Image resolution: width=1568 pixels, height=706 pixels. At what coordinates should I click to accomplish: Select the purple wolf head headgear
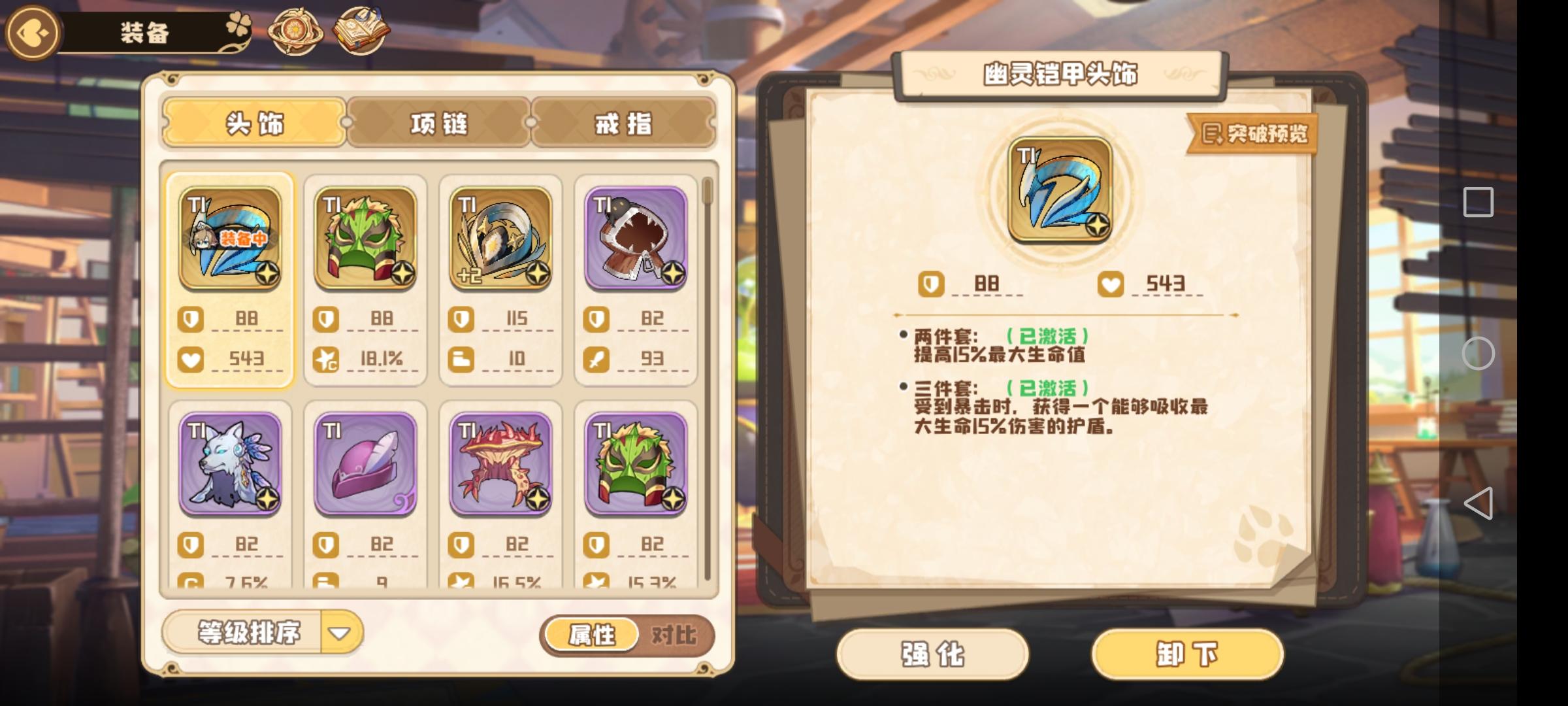coord(230,465)
